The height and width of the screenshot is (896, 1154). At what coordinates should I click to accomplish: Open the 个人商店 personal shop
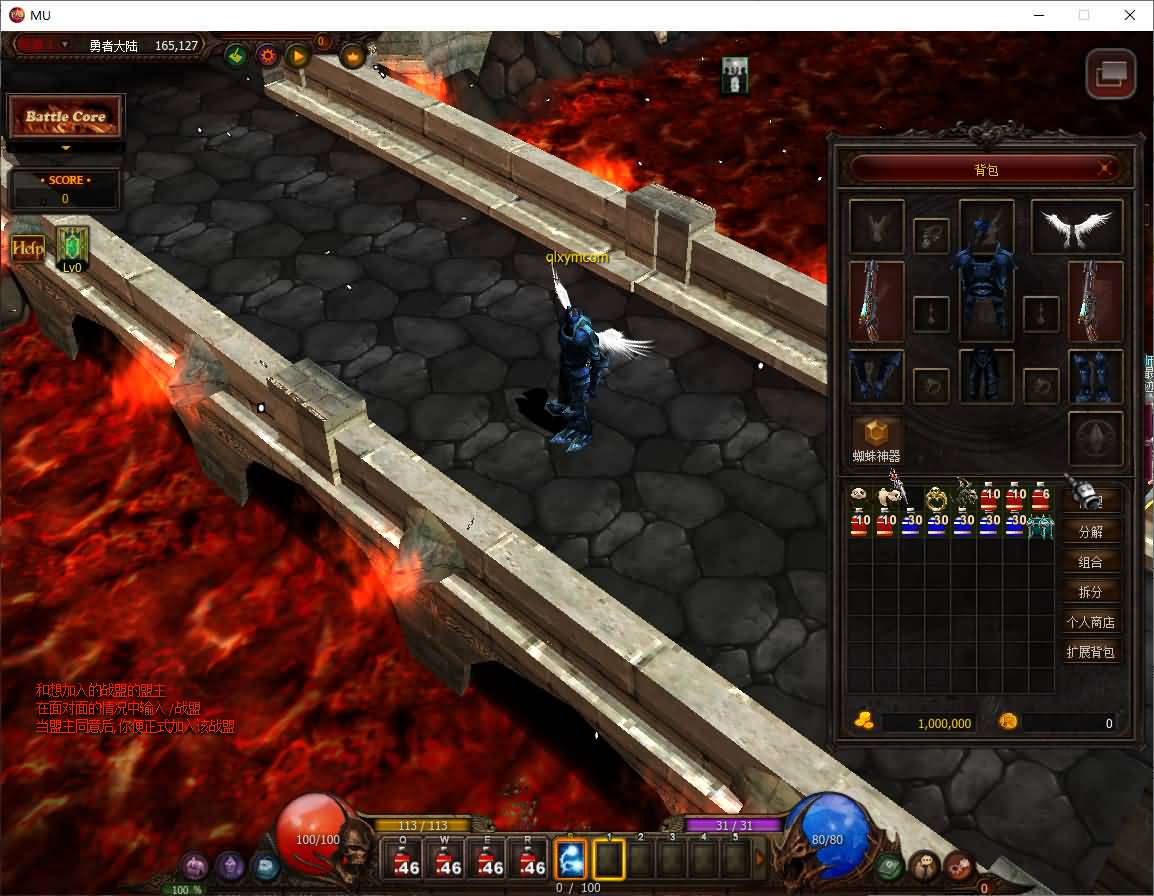1090,622
